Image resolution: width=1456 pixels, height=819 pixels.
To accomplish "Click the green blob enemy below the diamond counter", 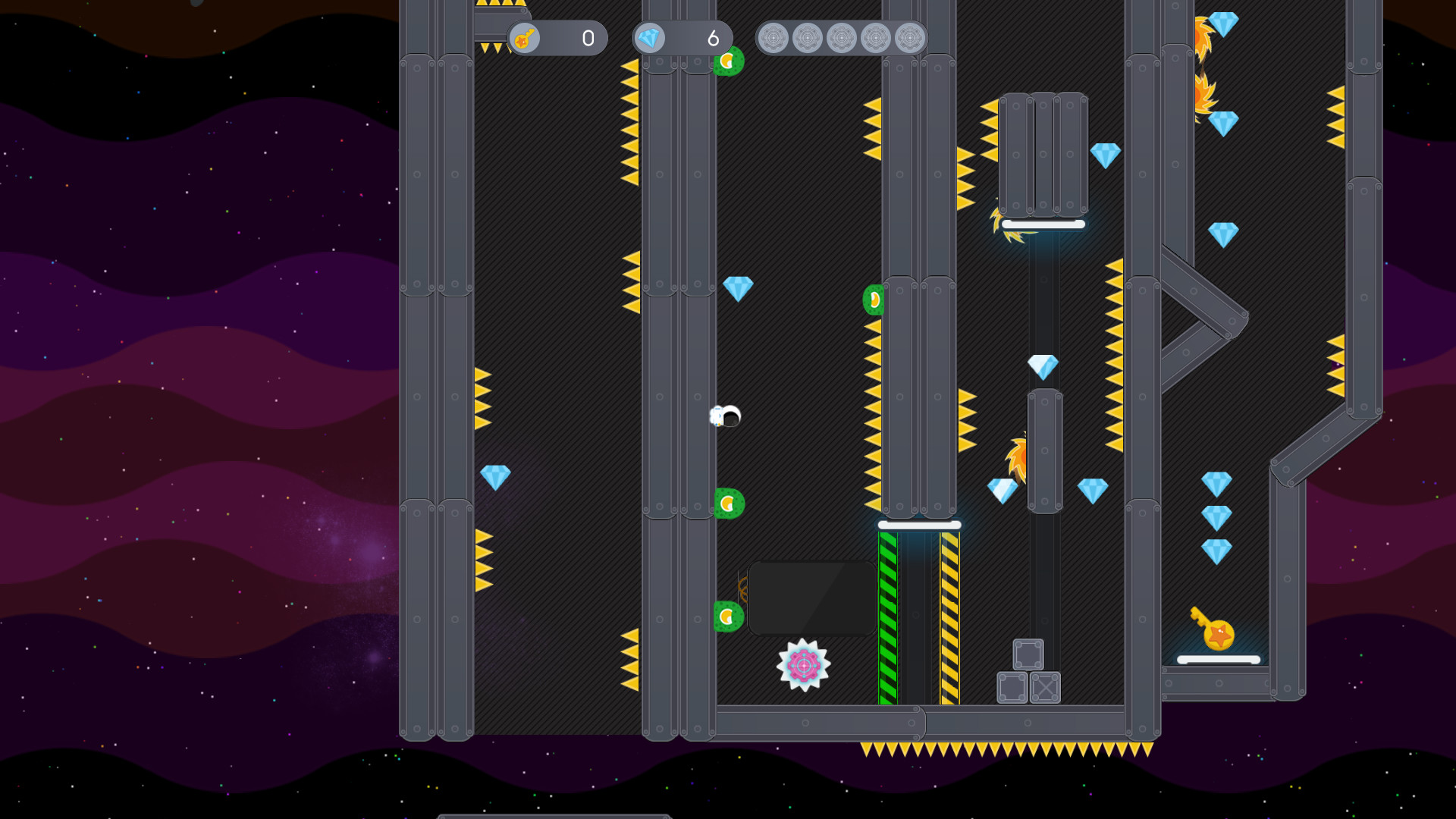I will tap(730, 62).
